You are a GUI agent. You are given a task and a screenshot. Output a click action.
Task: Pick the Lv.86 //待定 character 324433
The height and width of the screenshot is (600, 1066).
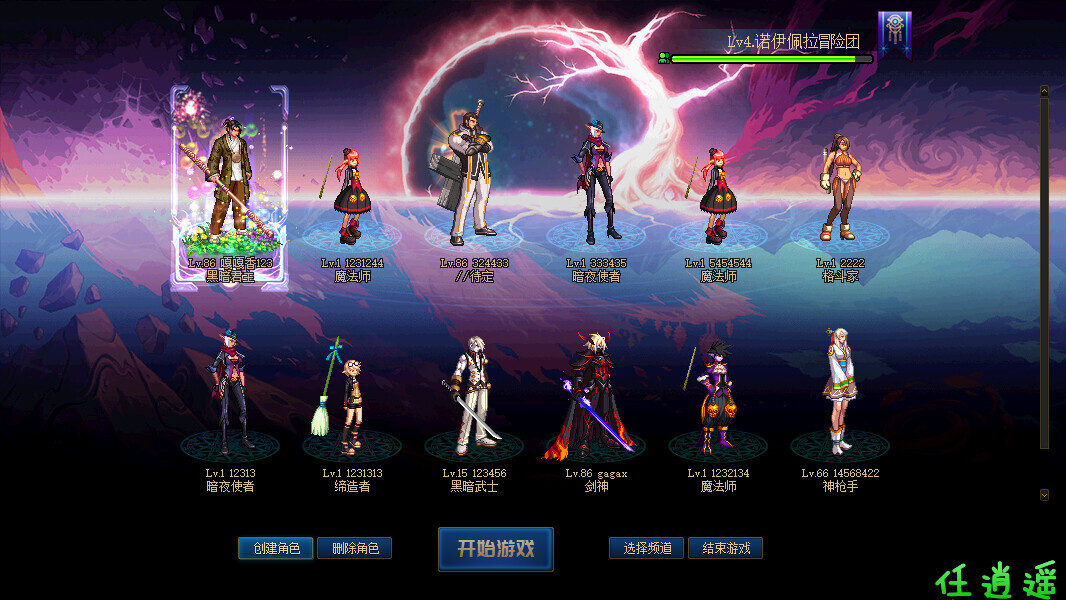click(473, 180)
